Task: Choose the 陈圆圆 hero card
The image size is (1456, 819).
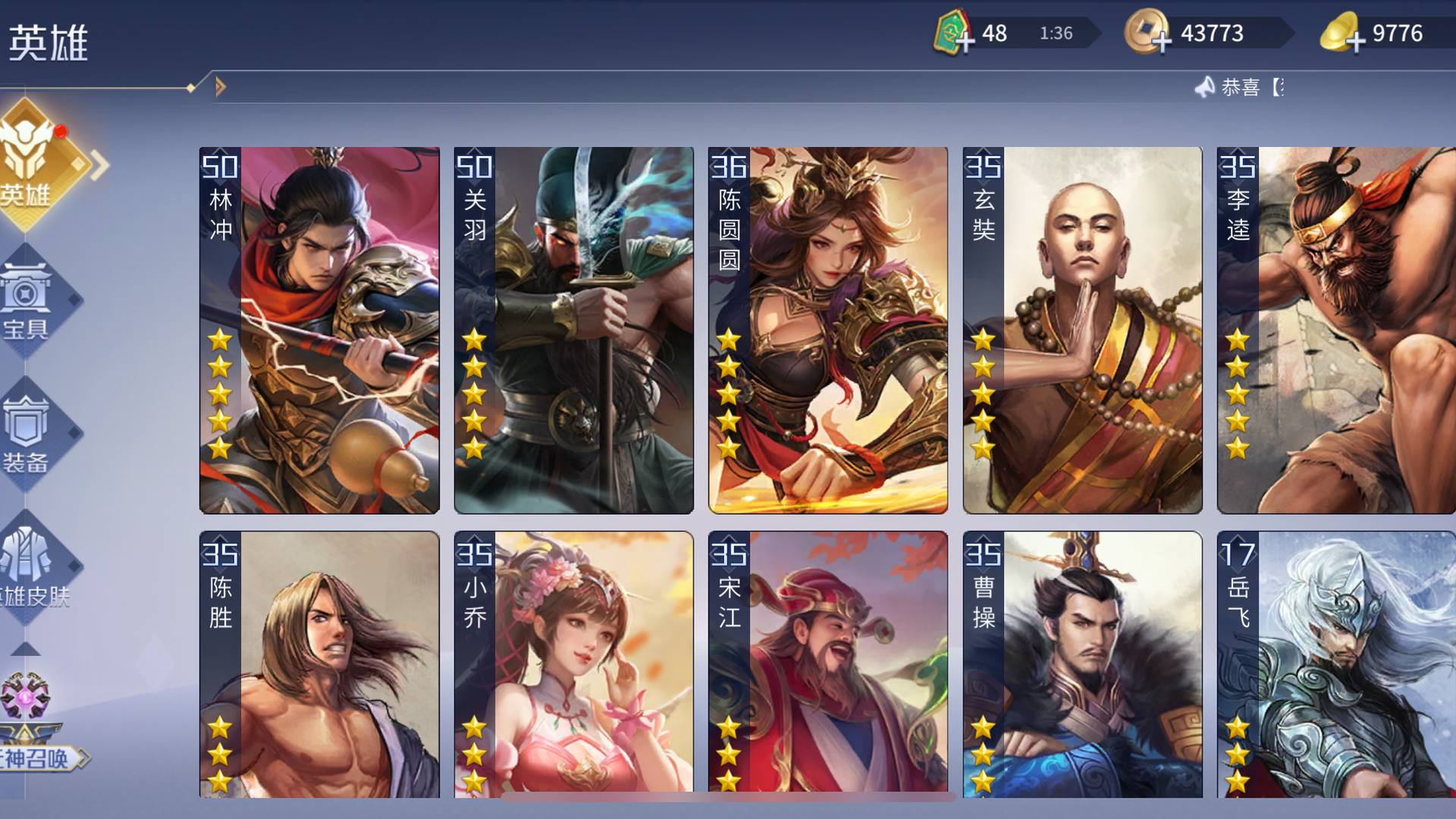Action: tap(828, 330)
